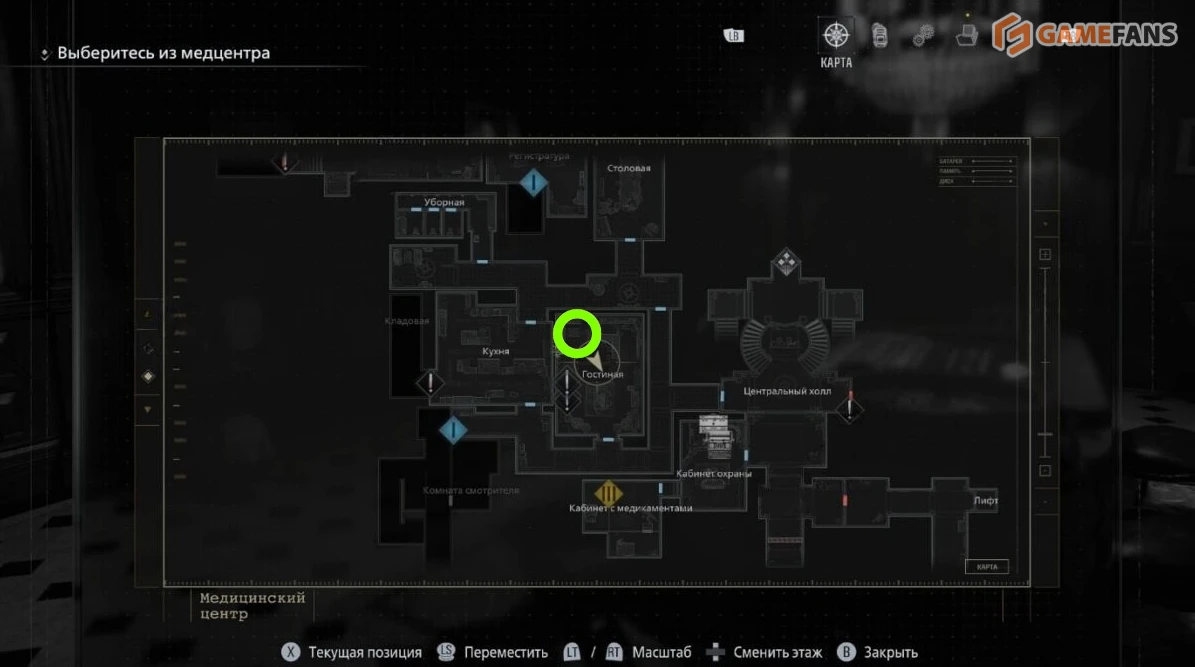Click the GameFans watermark logo
The image size is (1195, 667).
coord(1084,35)
